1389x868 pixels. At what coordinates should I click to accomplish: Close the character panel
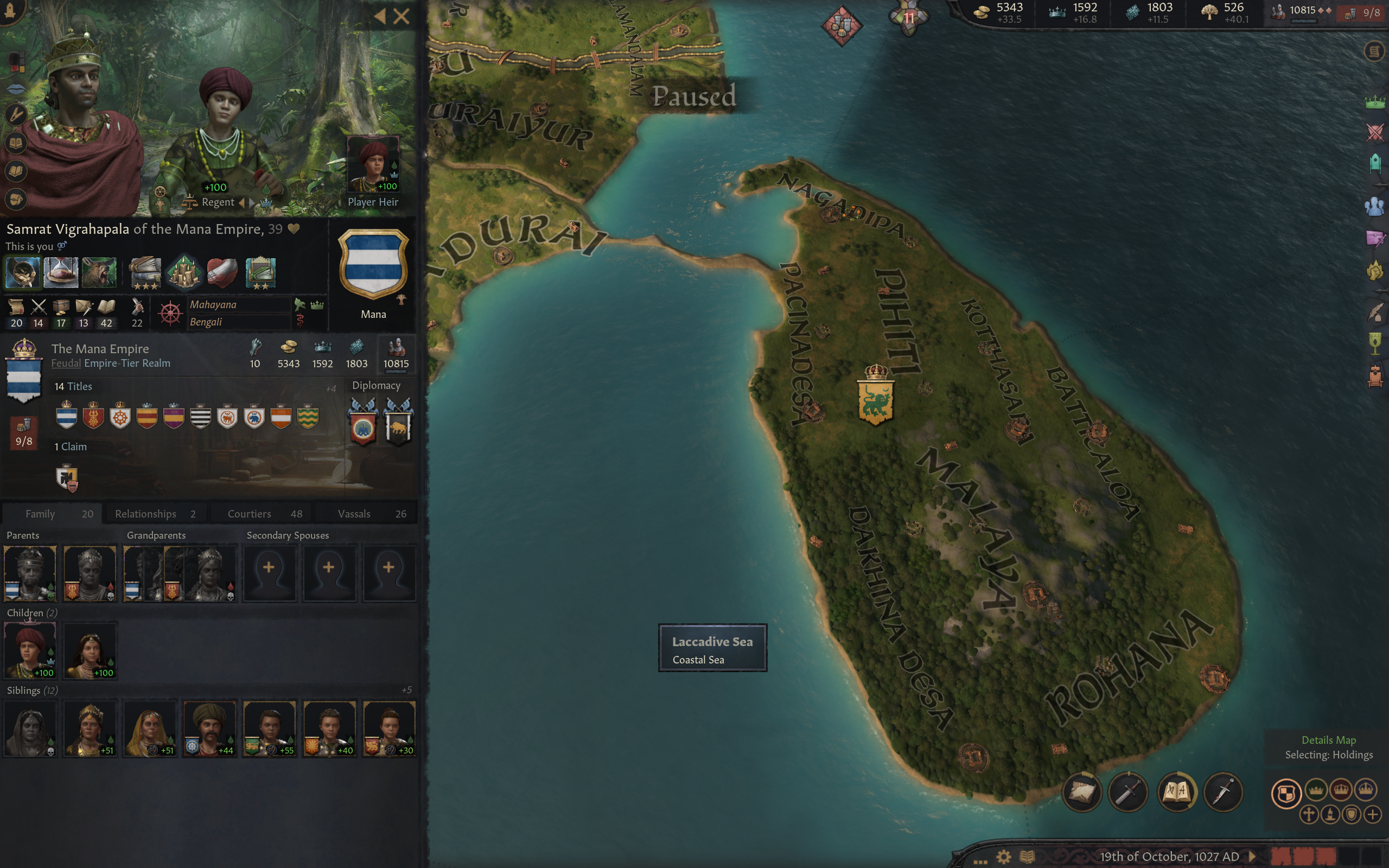[x=402, y=16]
